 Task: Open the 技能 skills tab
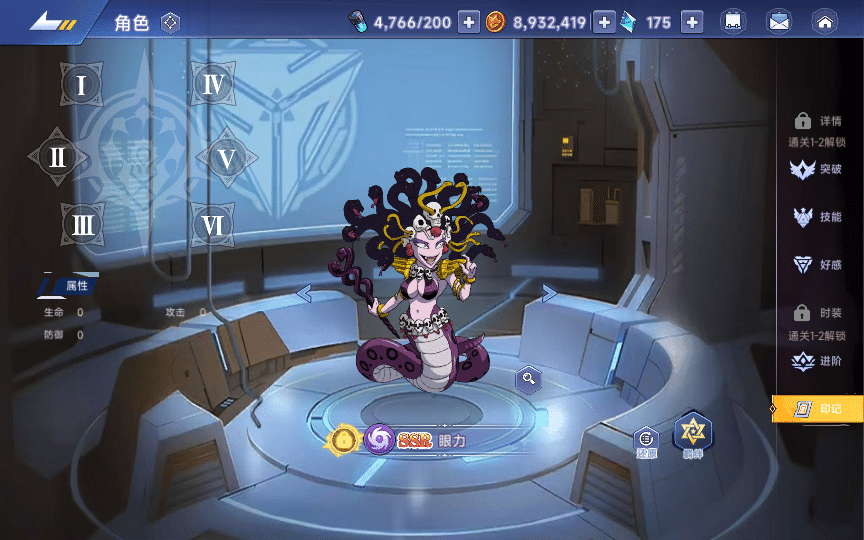pos(818,217)
